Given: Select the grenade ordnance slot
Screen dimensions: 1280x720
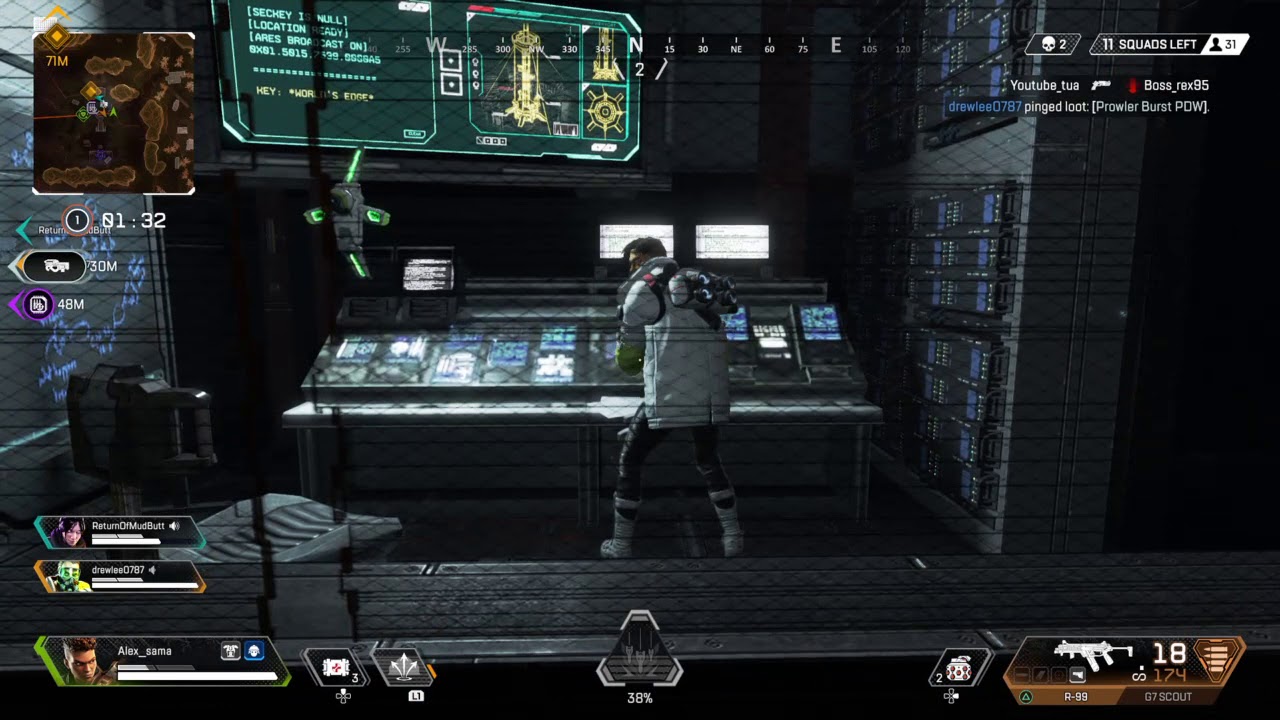Looking at the screenshot, I should [x=958, y=669].
